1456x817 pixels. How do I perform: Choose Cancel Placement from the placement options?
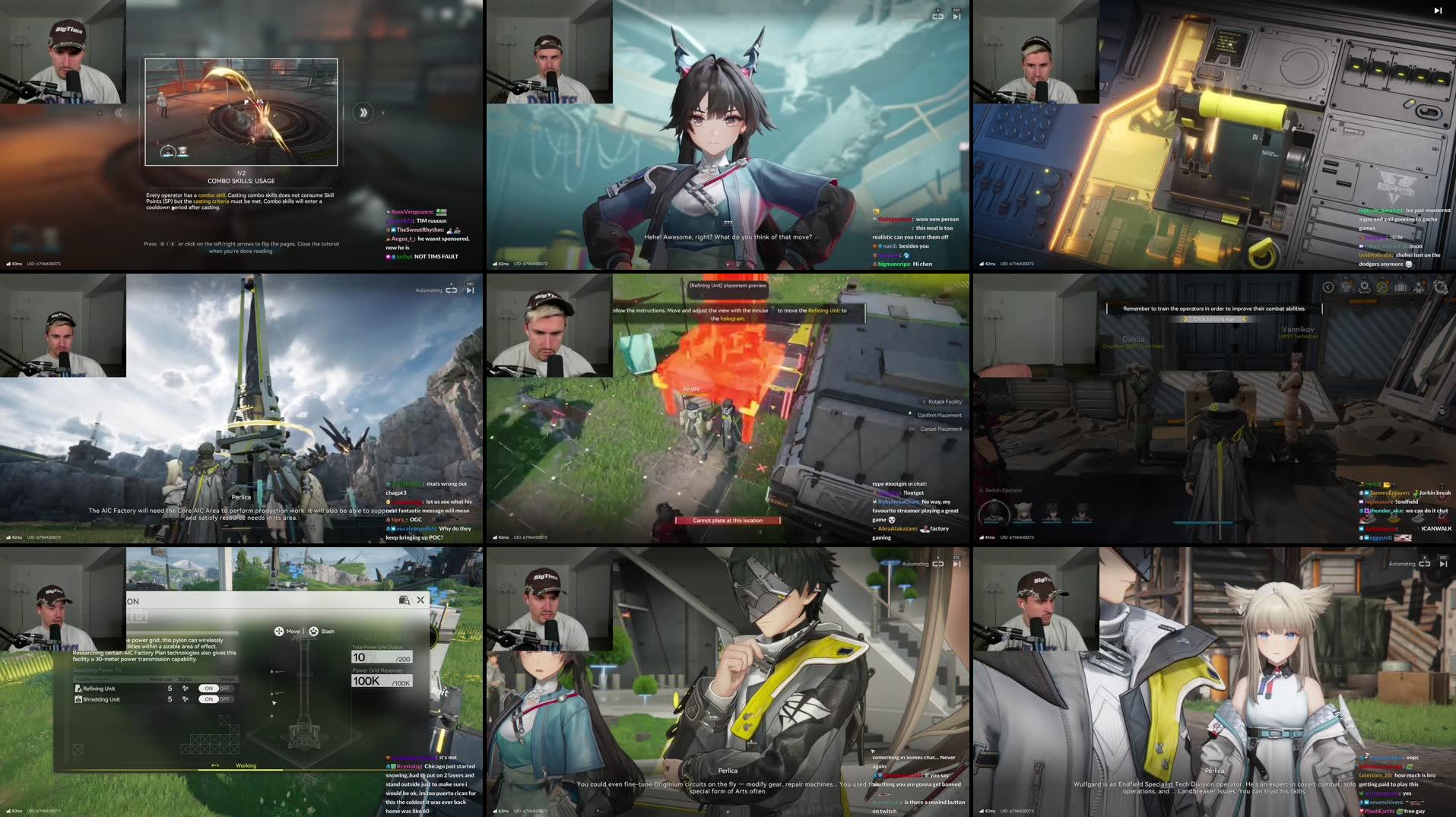pos(941,428)
